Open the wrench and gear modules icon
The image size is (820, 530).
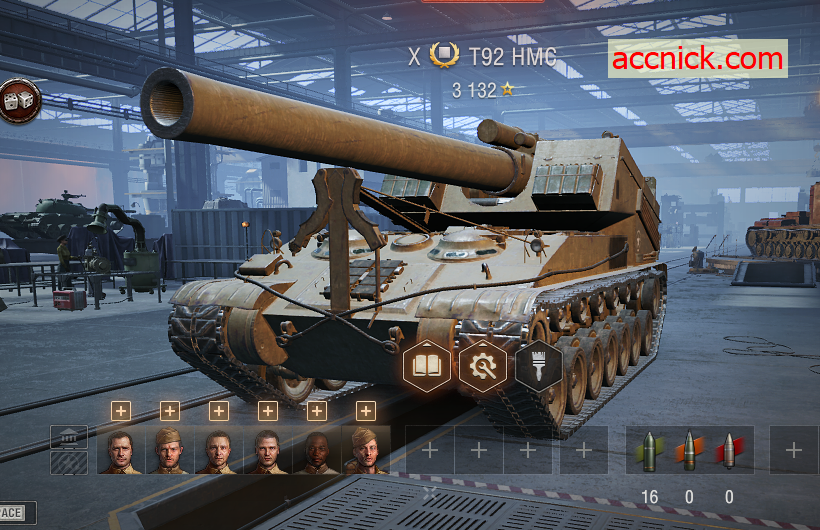pos(483,366)
